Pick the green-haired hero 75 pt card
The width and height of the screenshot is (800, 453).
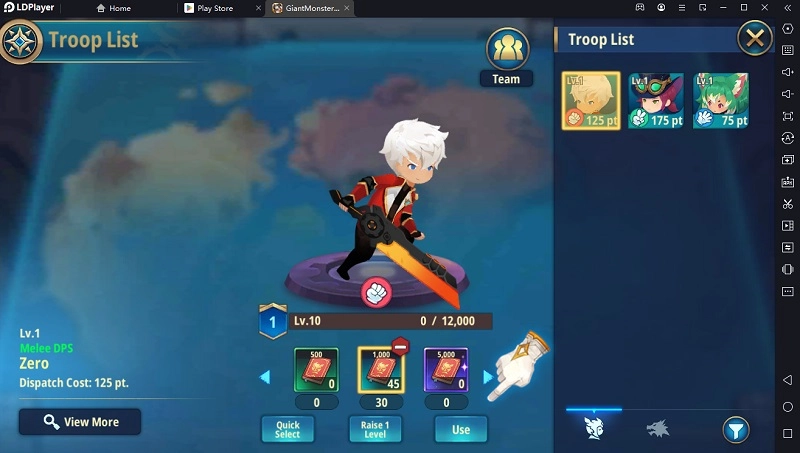pyautogui.click(x=721, y=101)
